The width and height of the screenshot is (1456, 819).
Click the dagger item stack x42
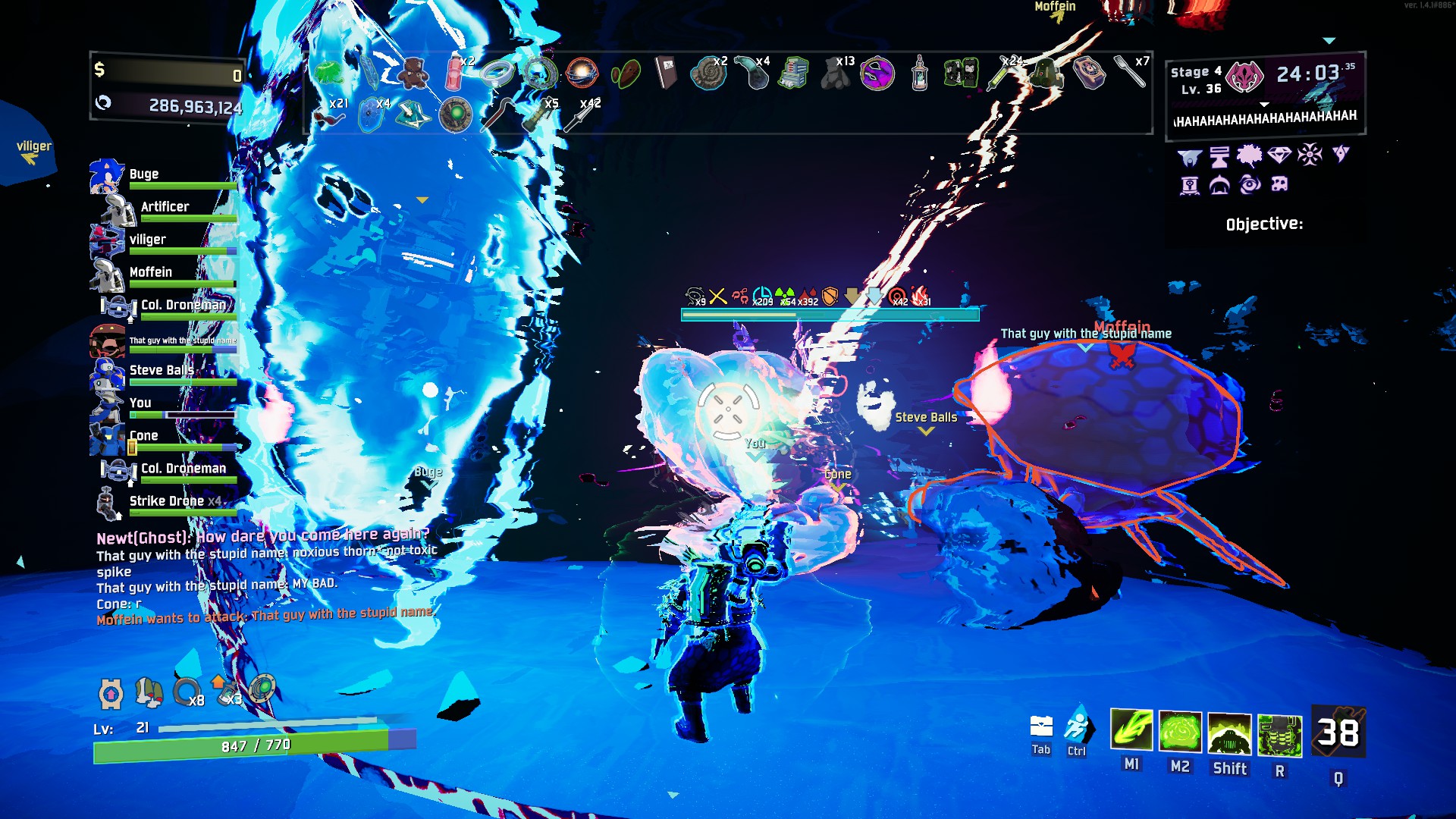click(x=582, y=116)
